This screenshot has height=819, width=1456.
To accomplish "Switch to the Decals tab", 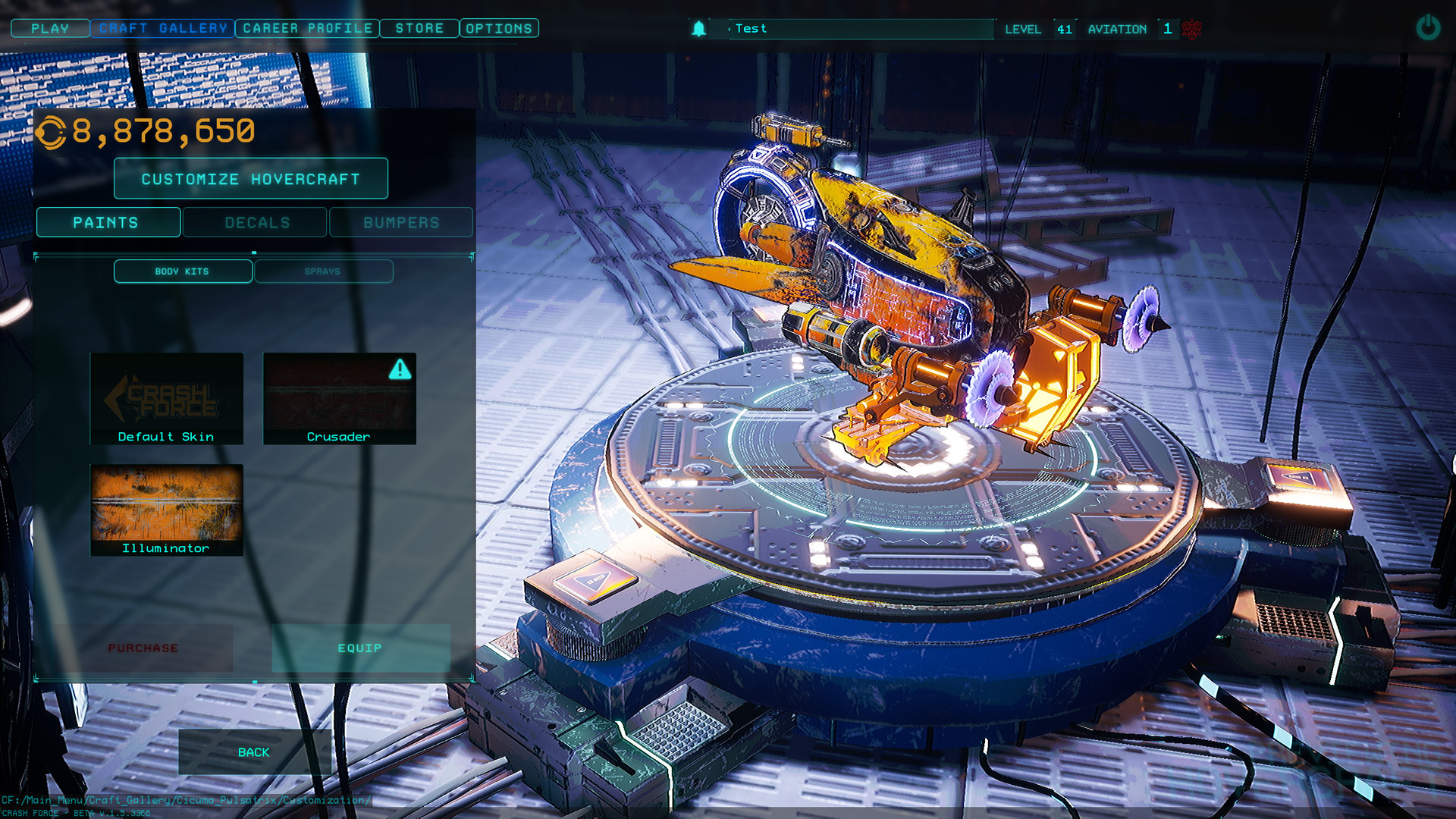I will [x=256, y=222].
